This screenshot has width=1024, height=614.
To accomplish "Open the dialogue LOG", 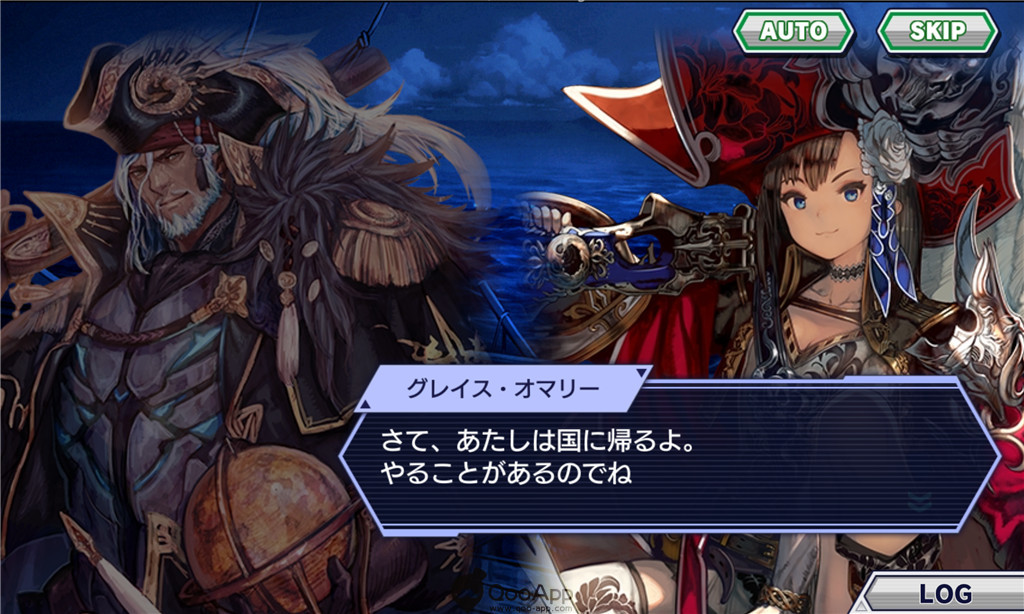I will pos(945,593).
